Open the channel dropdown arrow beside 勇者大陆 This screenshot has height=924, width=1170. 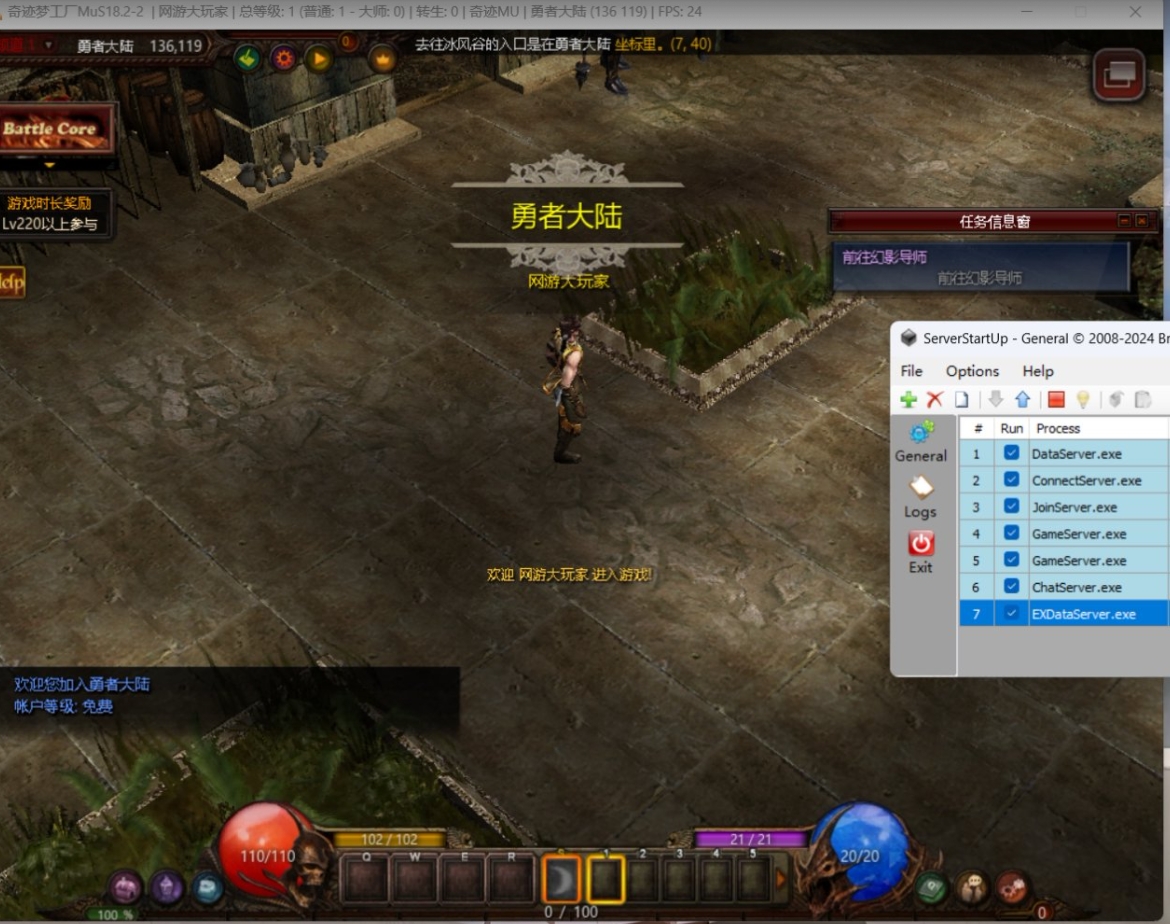pyautogui.click(x=48, y=45)
